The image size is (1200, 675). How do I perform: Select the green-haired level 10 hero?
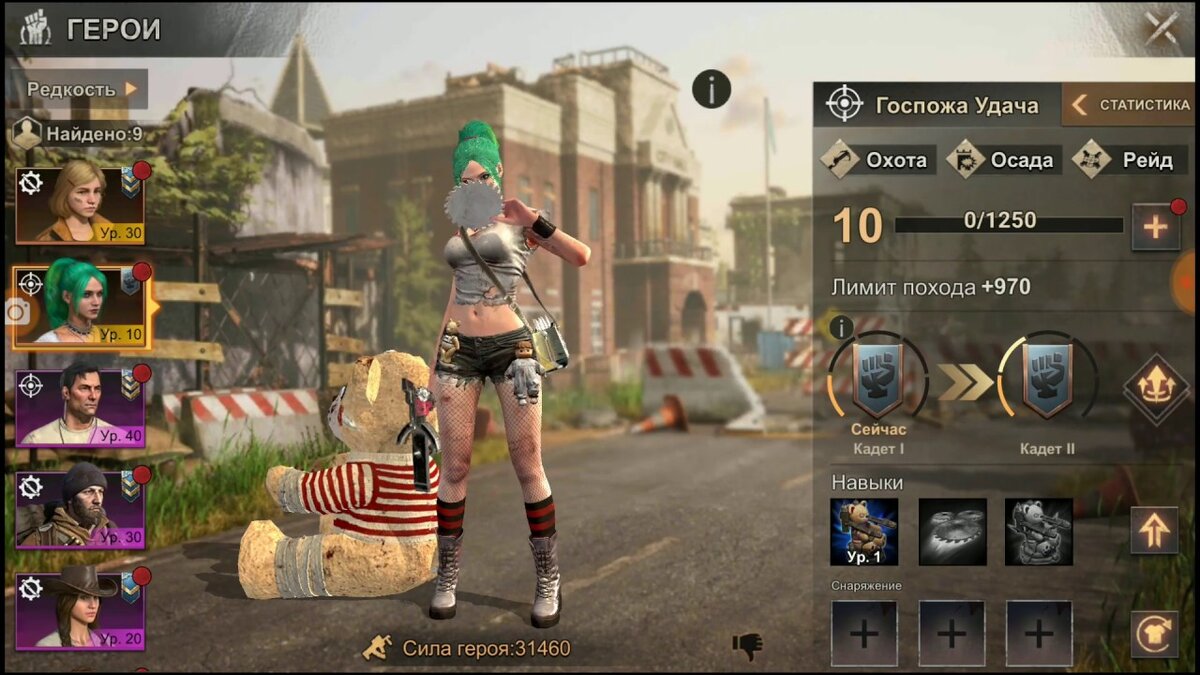pos(80,306)
